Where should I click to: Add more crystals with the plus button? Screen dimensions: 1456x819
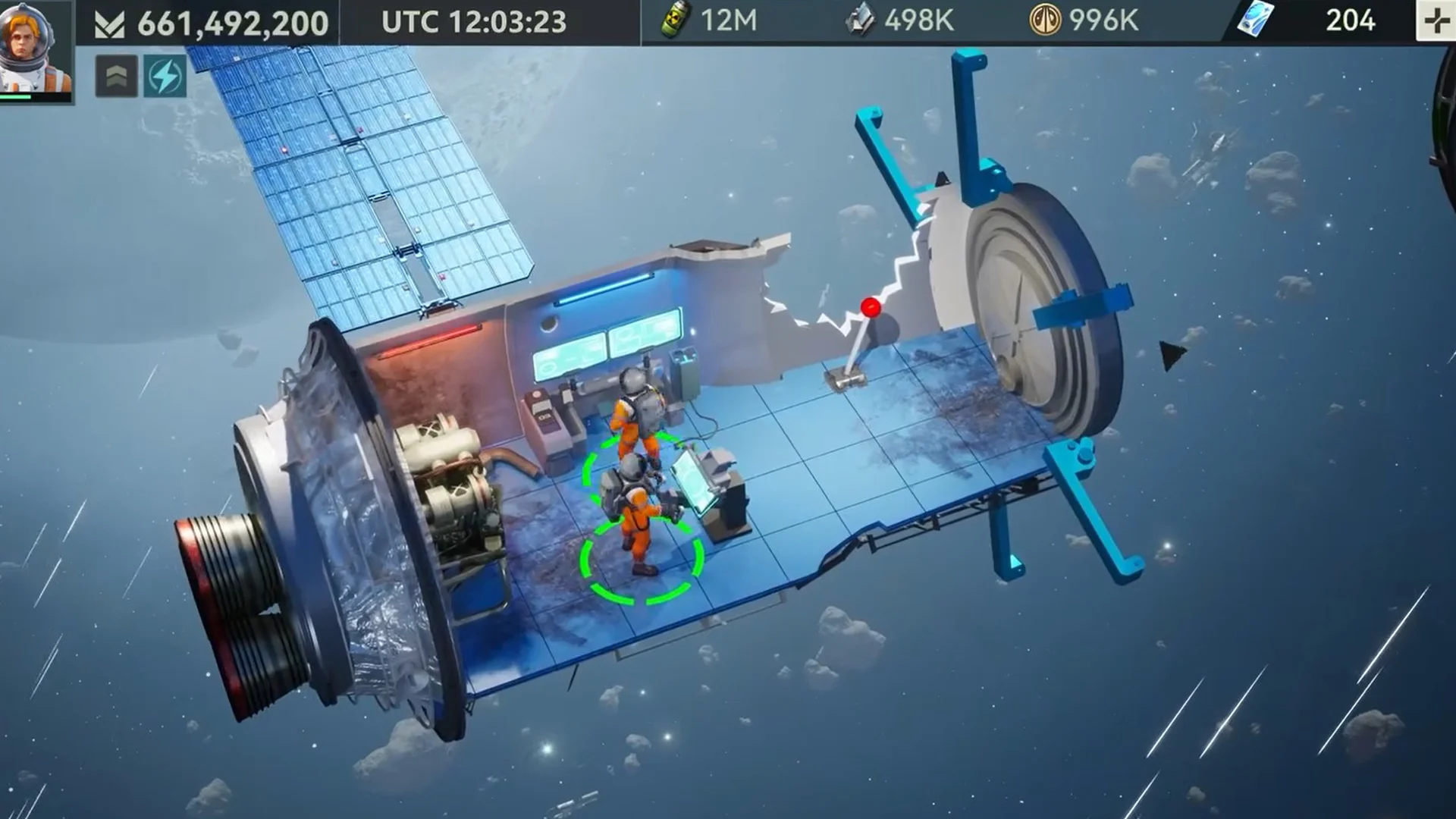(x=1436, y=21)
